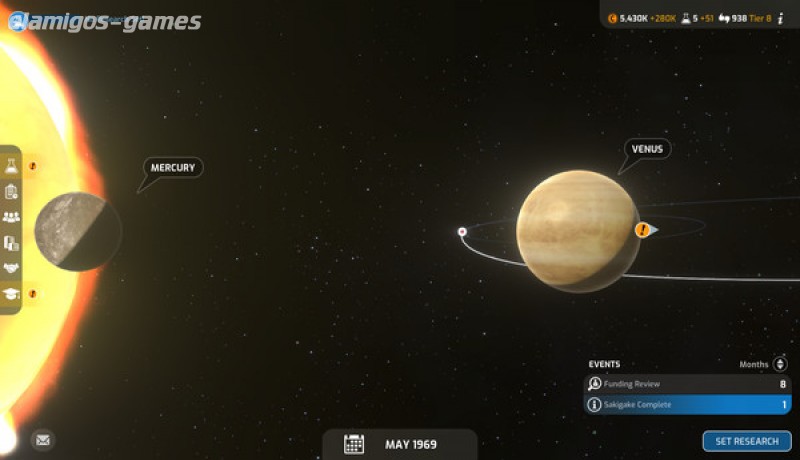This screenshot has width=800, height=460.
Task: Open the info icon in the resource bar
Action: (780, 18)
